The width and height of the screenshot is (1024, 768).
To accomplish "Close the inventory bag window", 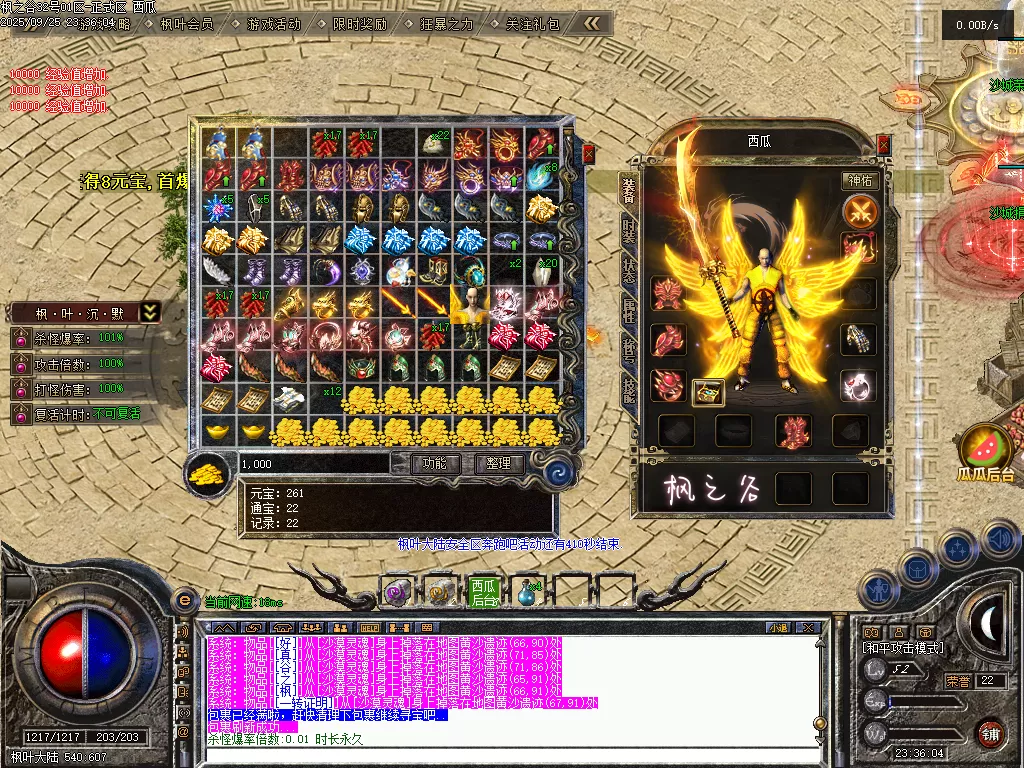I will pos(588,154).
